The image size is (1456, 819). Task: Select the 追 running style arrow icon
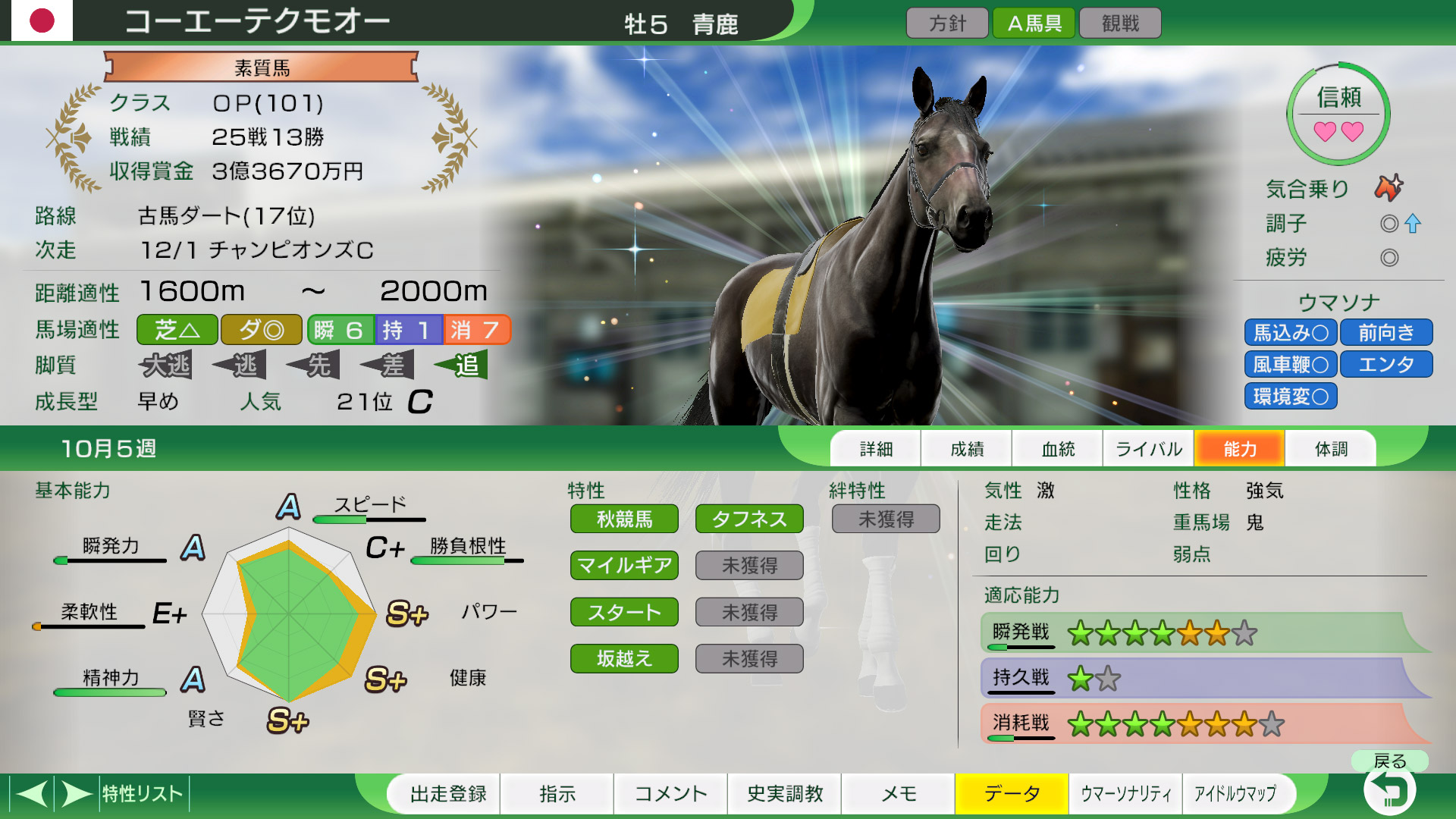(x=461, y=365)
